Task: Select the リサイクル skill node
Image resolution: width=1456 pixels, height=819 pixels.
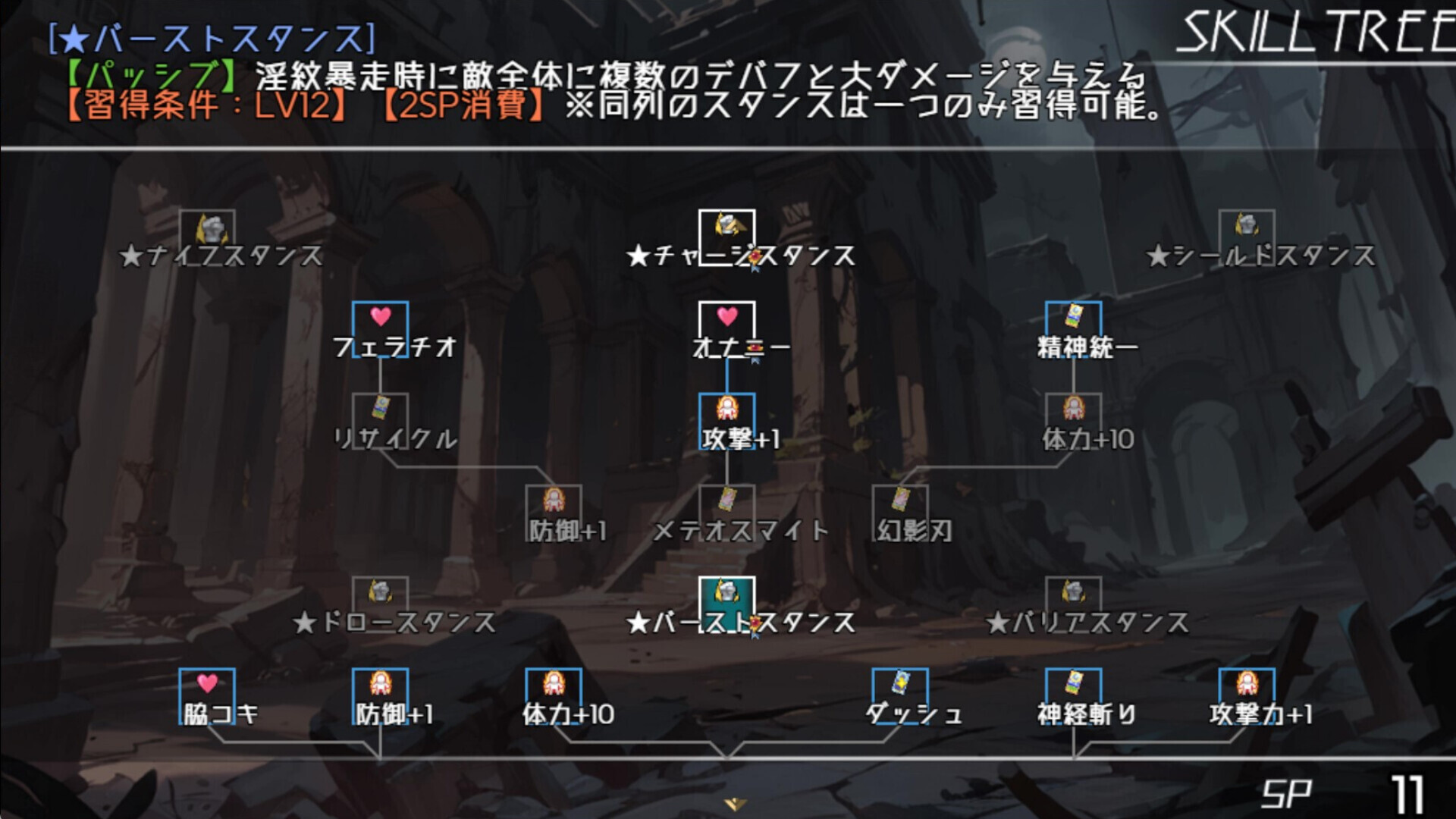Action: pos(380,413)
